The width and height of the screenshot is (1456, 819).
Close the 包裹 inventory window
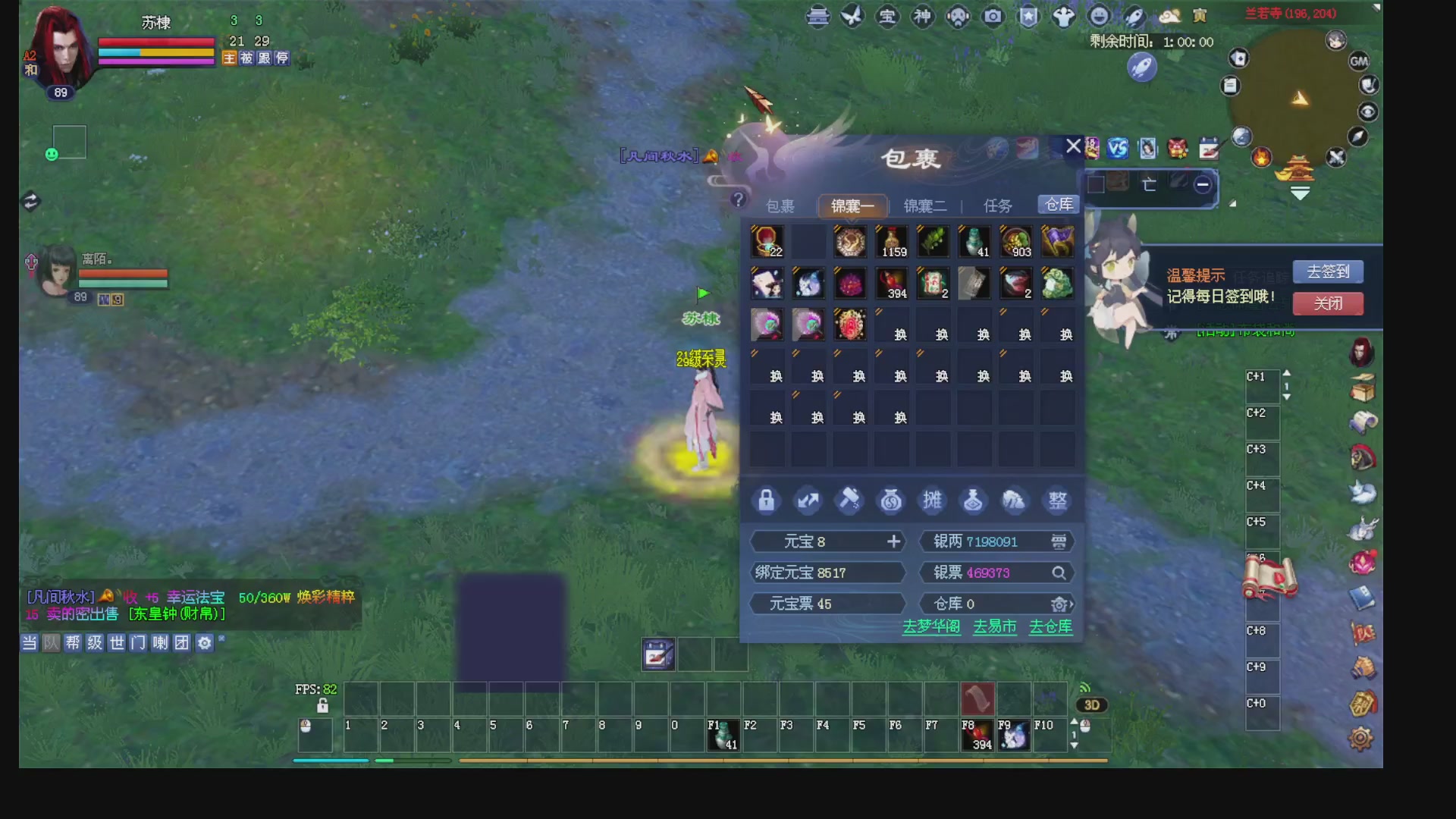[x=1073, y=146]
